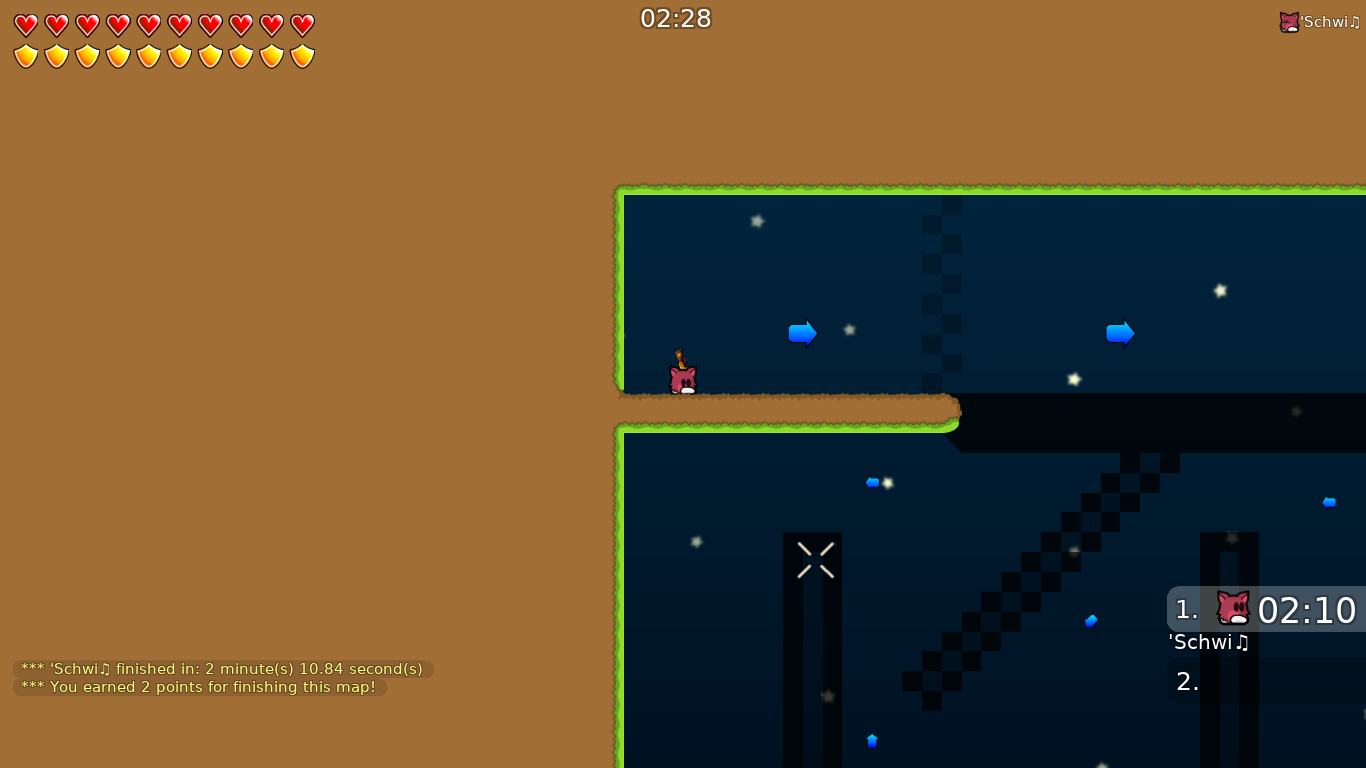
Task: Click the rightmost shield icon
Action: [300, 55]
